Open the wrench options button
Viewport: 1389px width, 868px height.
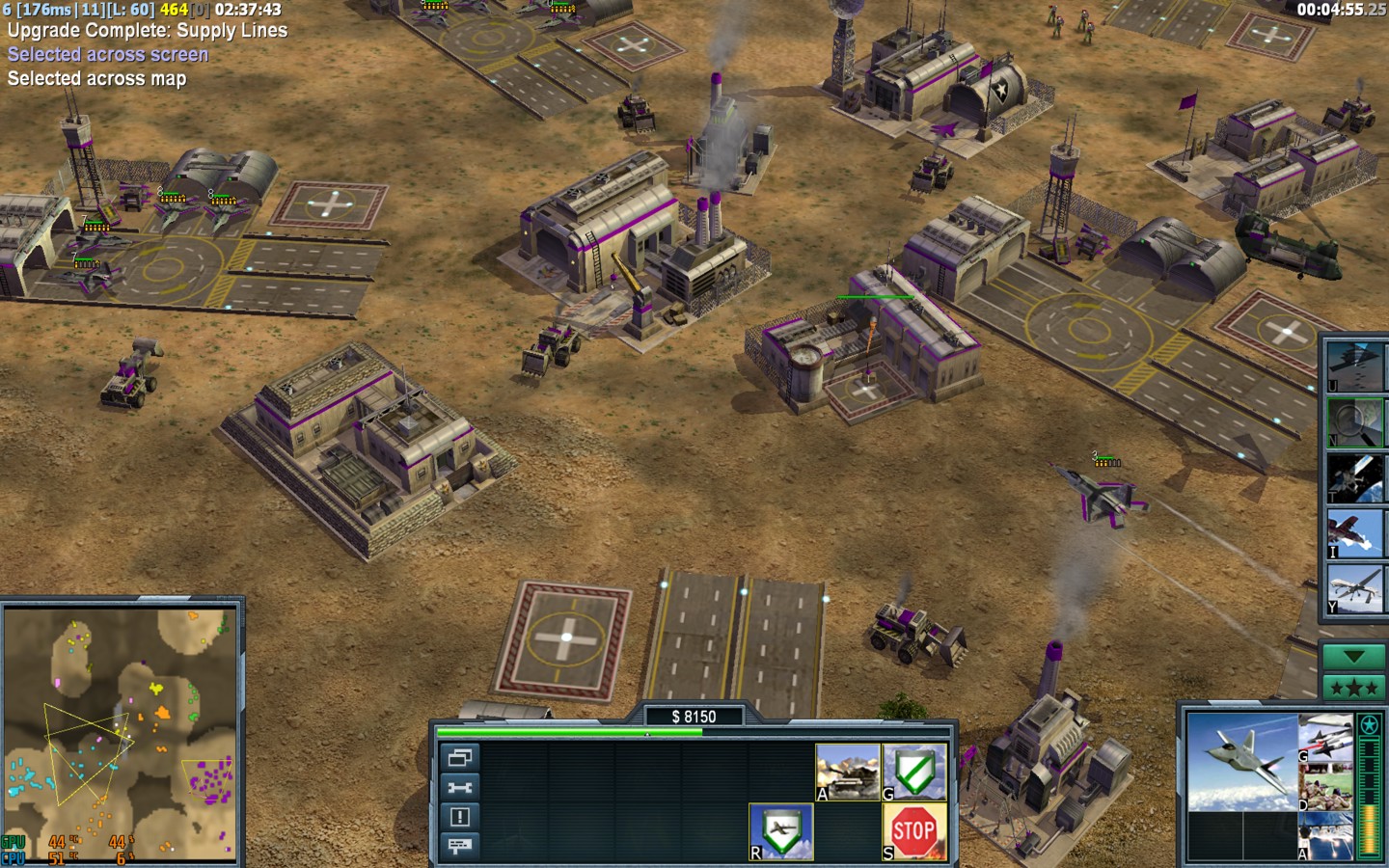click(459, 788)
